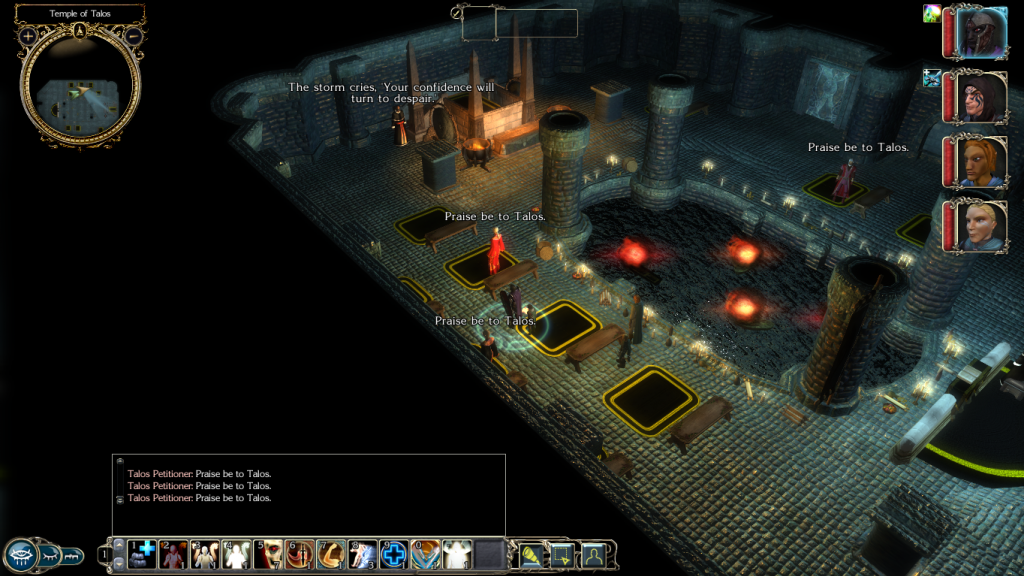1024x576 pixels.
Task: Zoom out the minimap with the minus button
Action: tap(133, 36)
